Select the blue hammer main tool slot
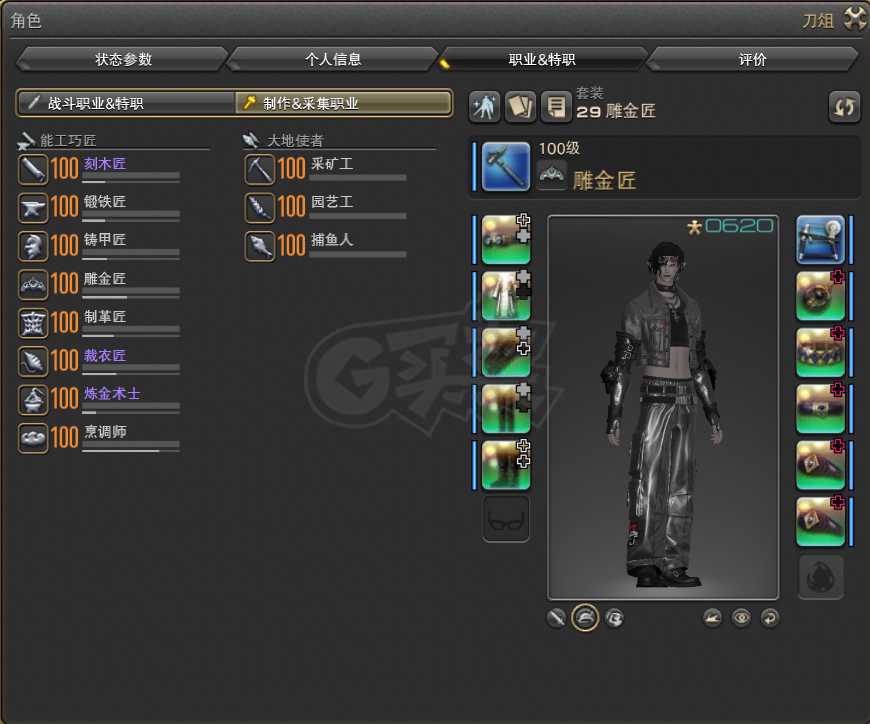This screenshot has height=724, width=870. (506, 166)
